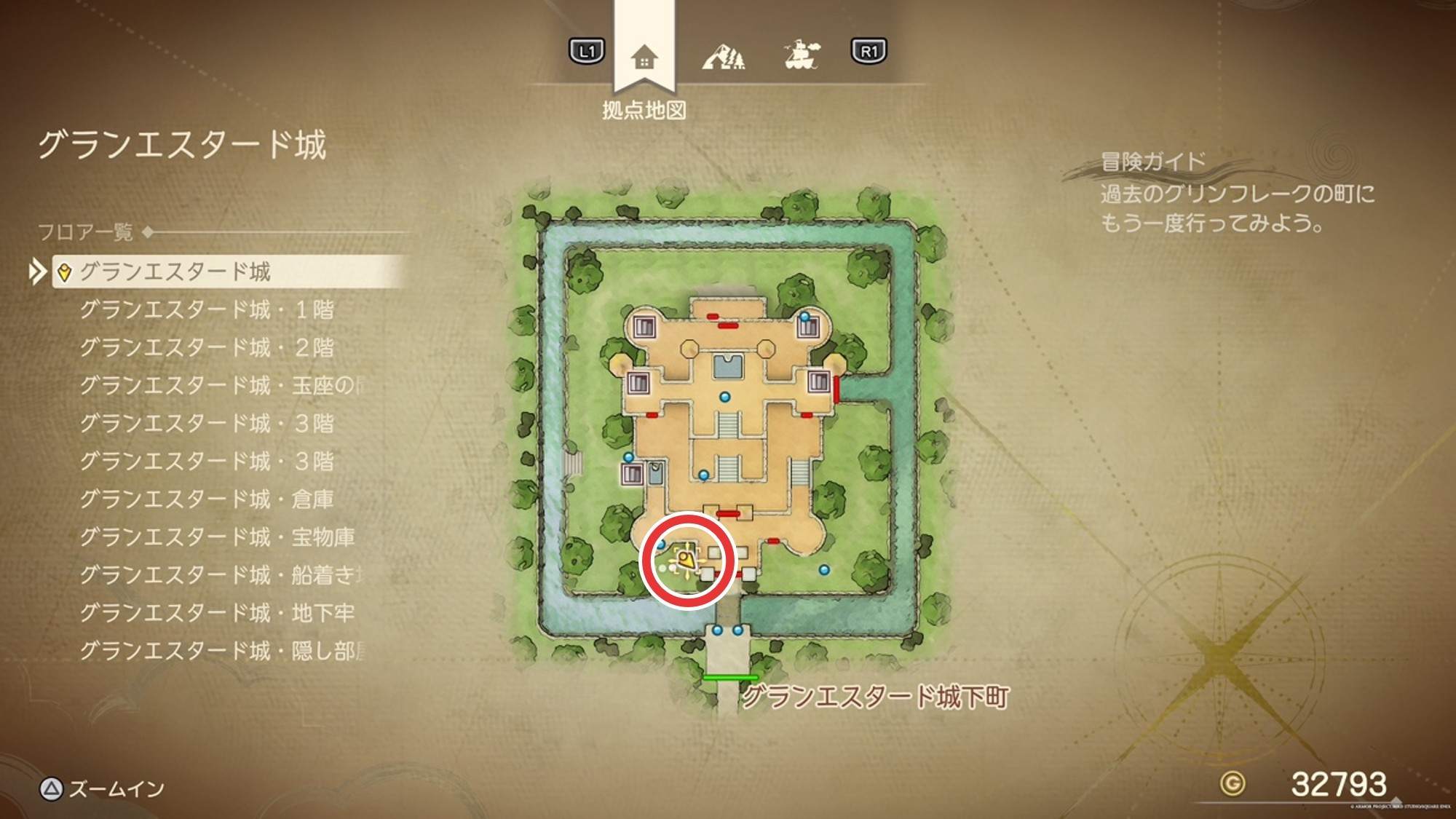The width and height of the screenshot is (1456, 819).
Task: Switch to the mountain field map tab
Action: click(x=723, y=56)
